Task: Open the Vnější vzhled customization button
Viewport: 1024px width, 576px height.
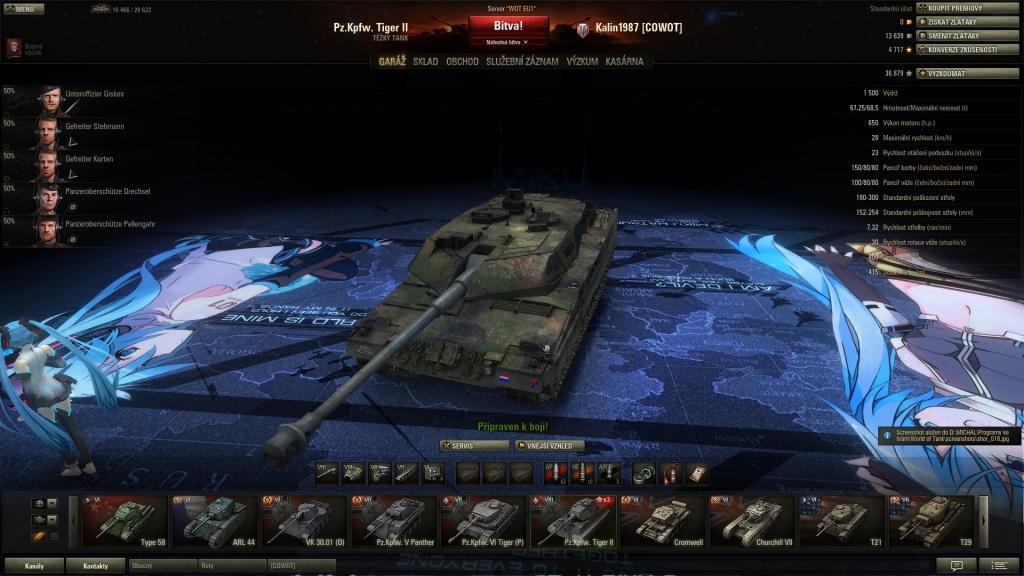Action: pos(549,445)
